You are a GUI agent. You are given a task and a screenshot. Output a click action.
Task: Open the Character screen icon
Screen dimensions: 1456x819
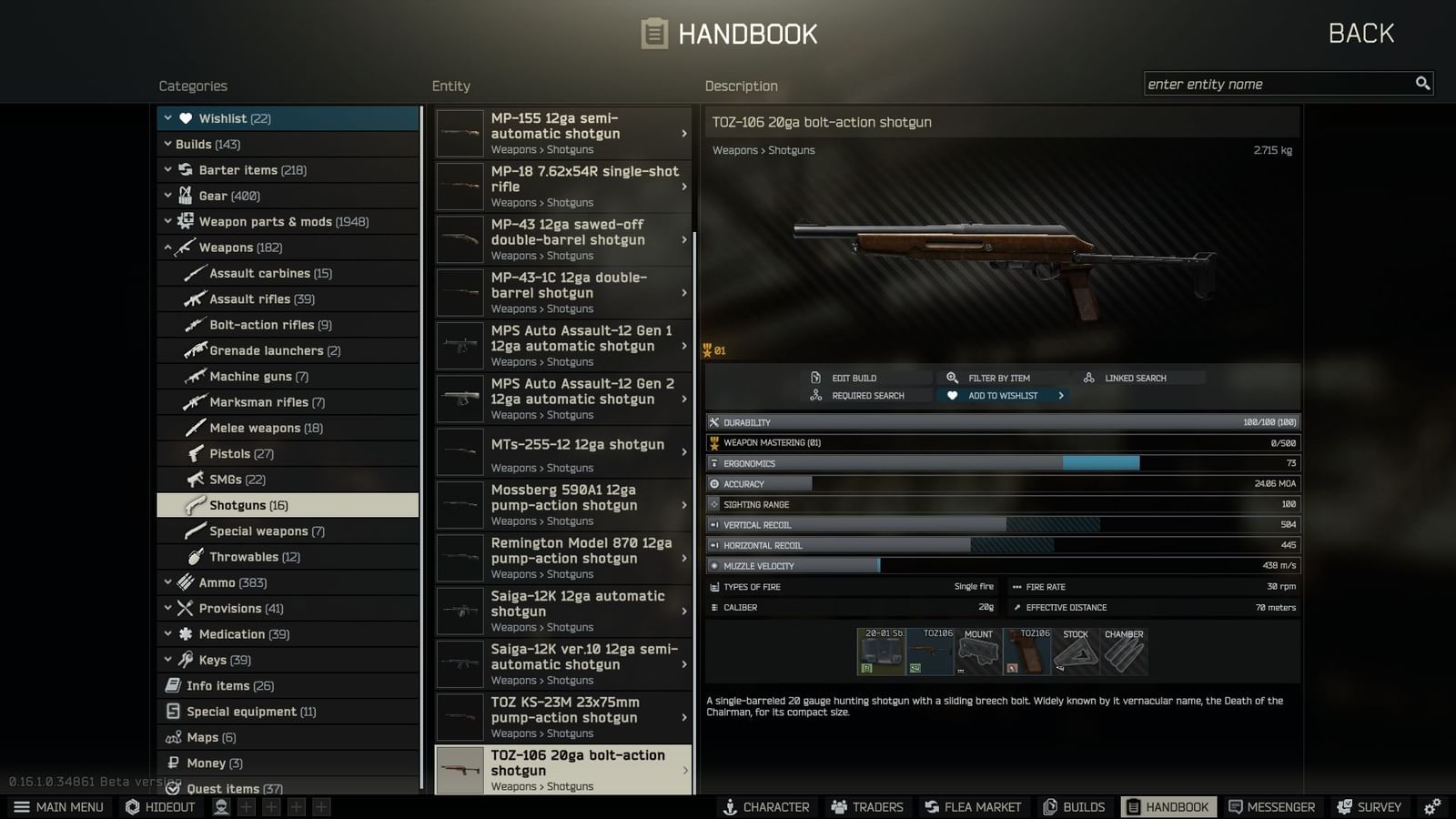click(767, 806)
